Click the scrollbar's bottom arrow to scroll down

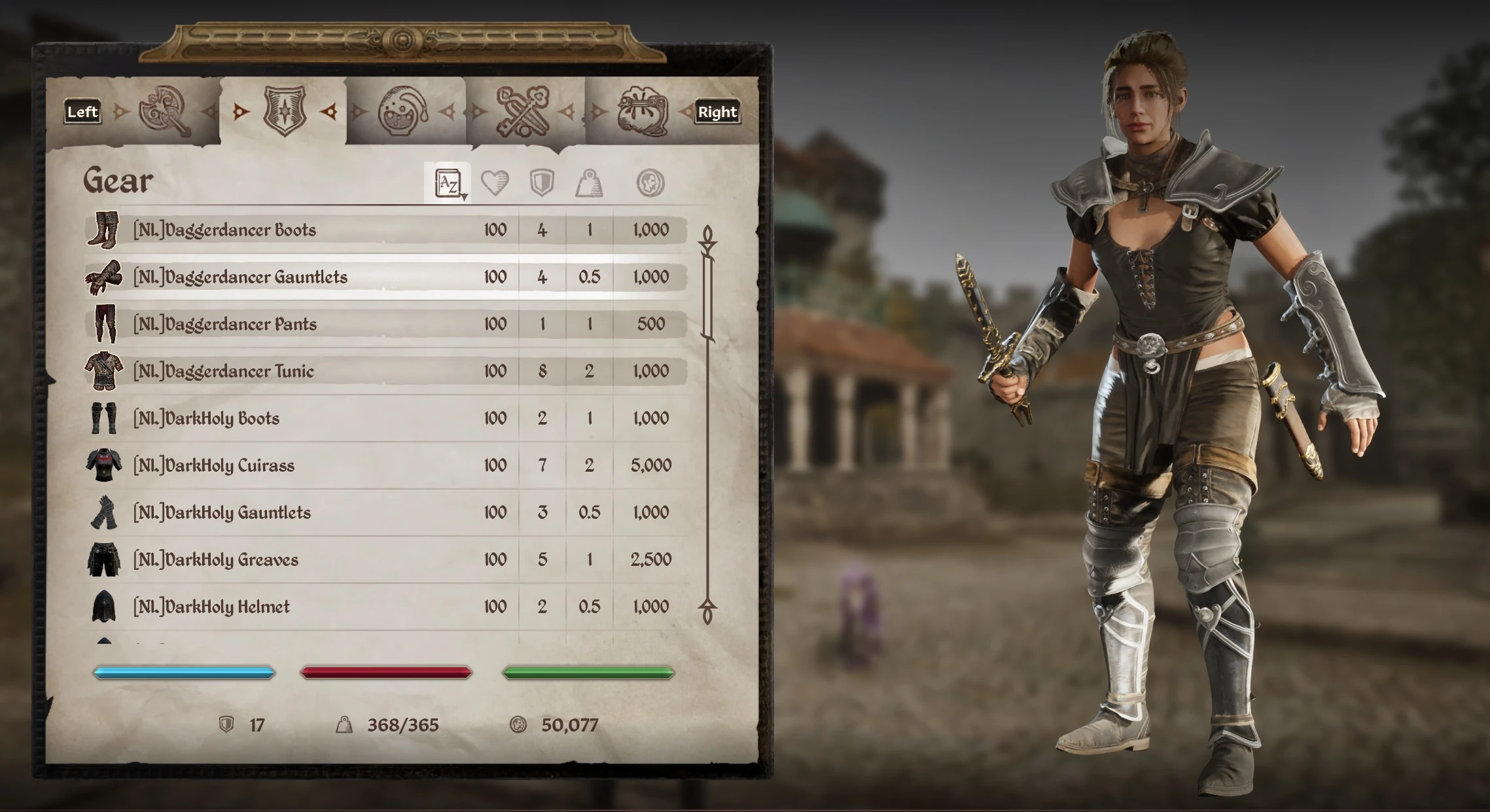pos(707,612)
